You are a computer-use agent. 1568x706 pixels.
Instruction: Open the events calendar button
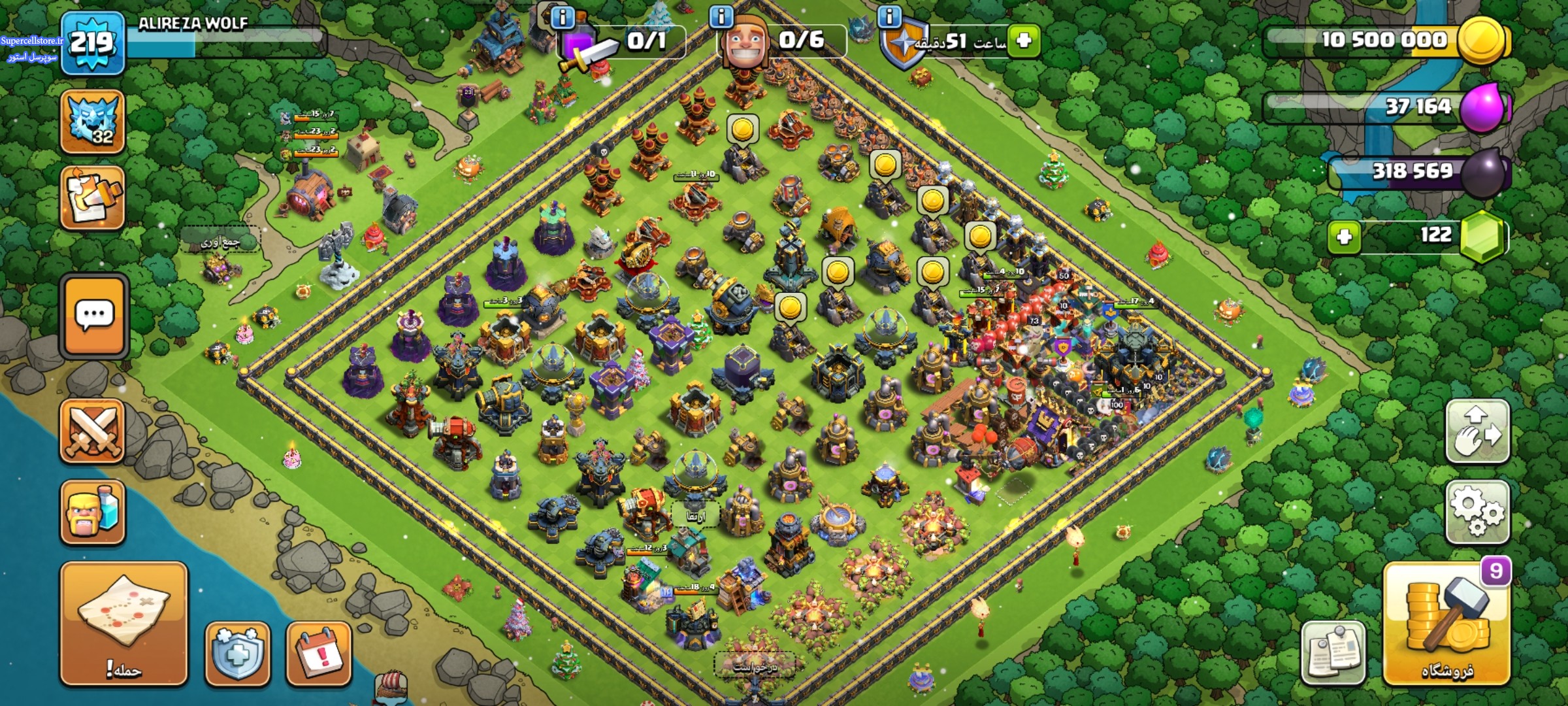coord(319,652)
